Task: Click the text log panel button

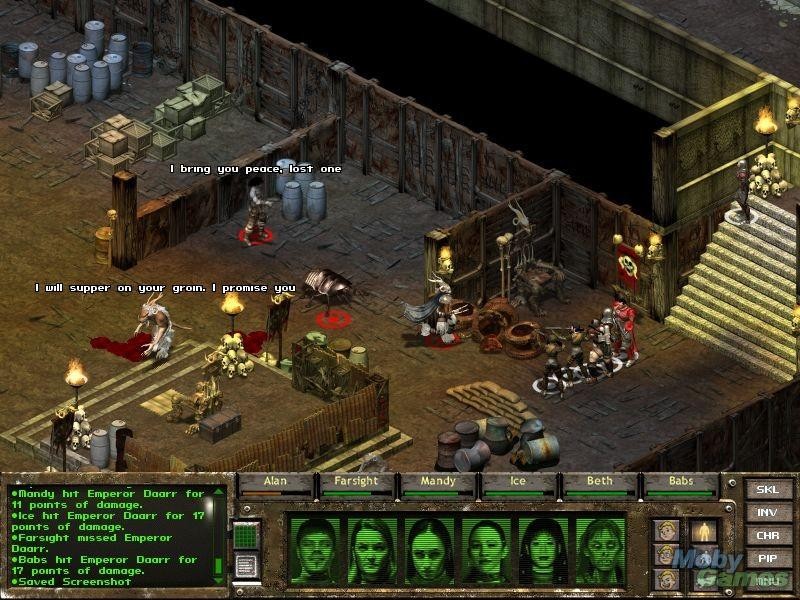Action: pyautogui.click(x=246, y=565)
